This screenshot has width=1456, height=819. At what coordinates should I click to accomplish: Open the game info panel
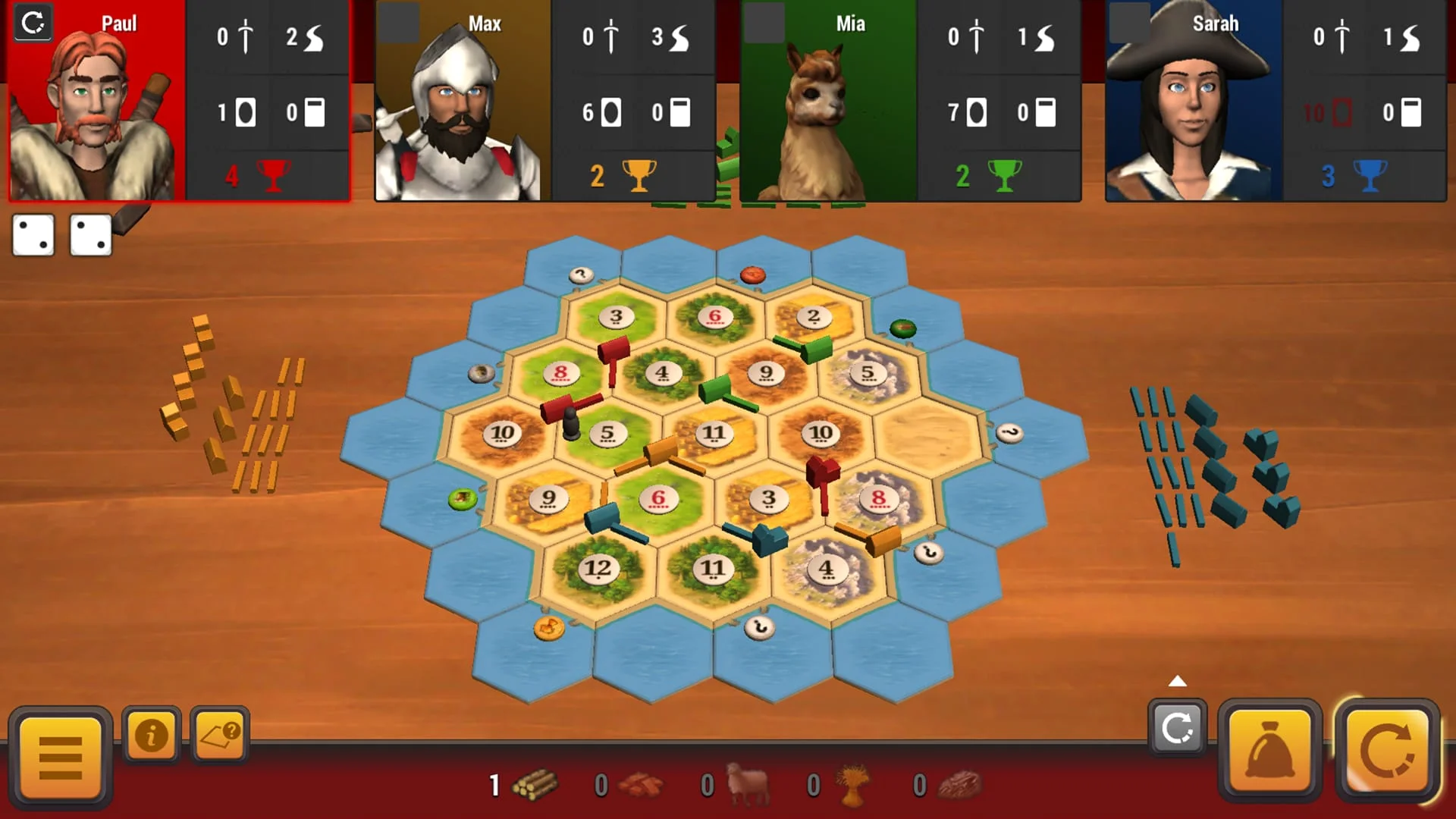pyautogui.click(x=152, y=735)
